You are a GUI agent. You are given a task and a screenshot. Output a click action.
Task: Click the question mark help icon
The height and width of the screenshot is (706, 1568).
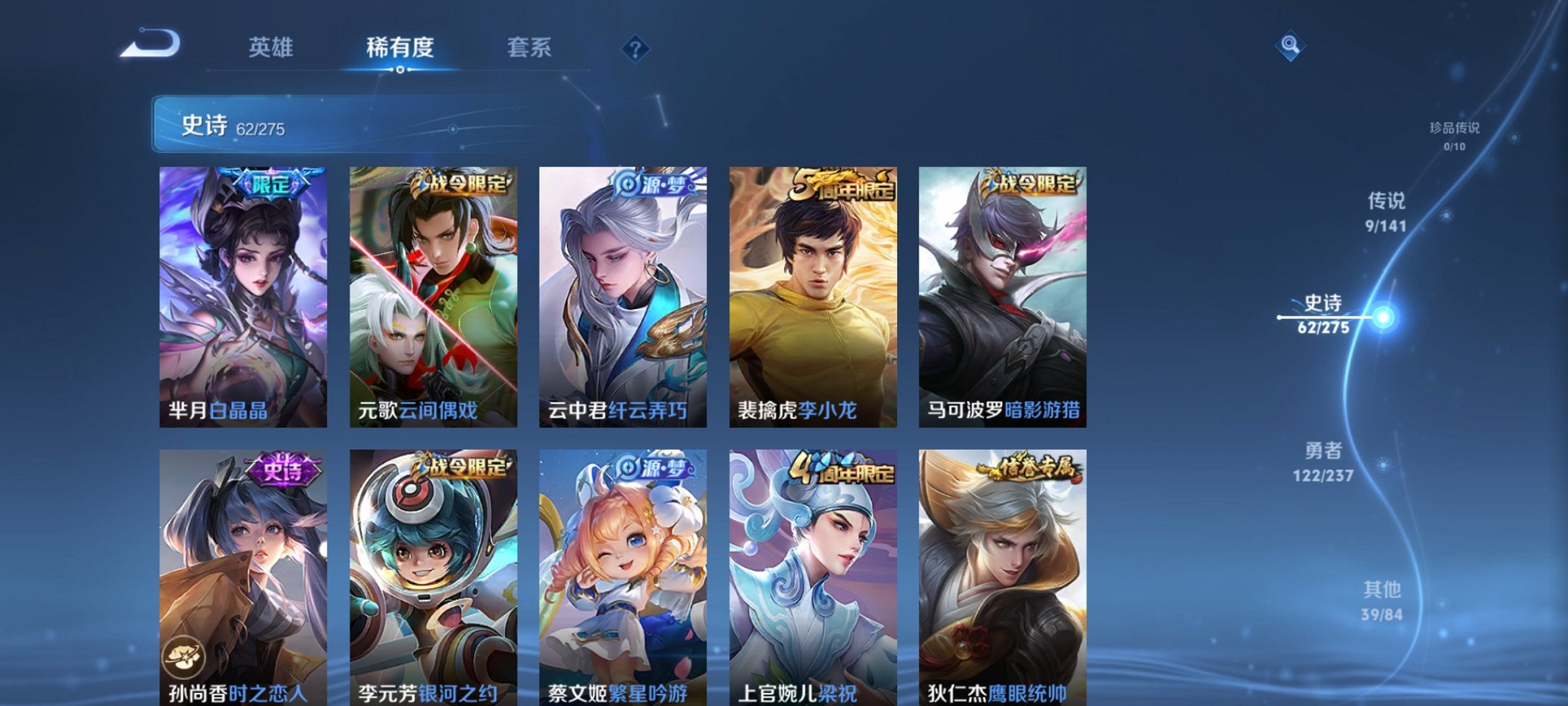click(635, 50)
